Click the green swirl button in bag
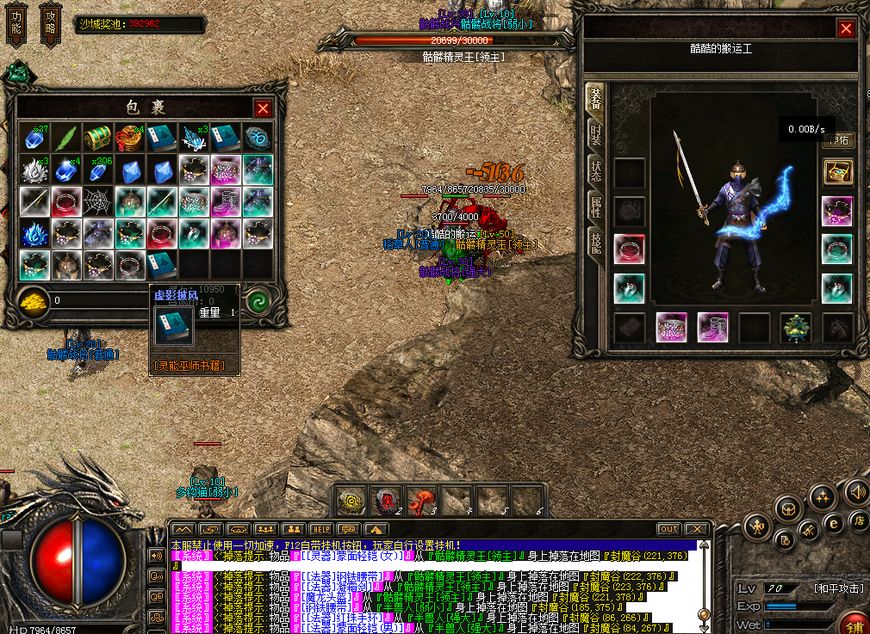The height and width of the screenshot is (634, 870). [257, 299]
